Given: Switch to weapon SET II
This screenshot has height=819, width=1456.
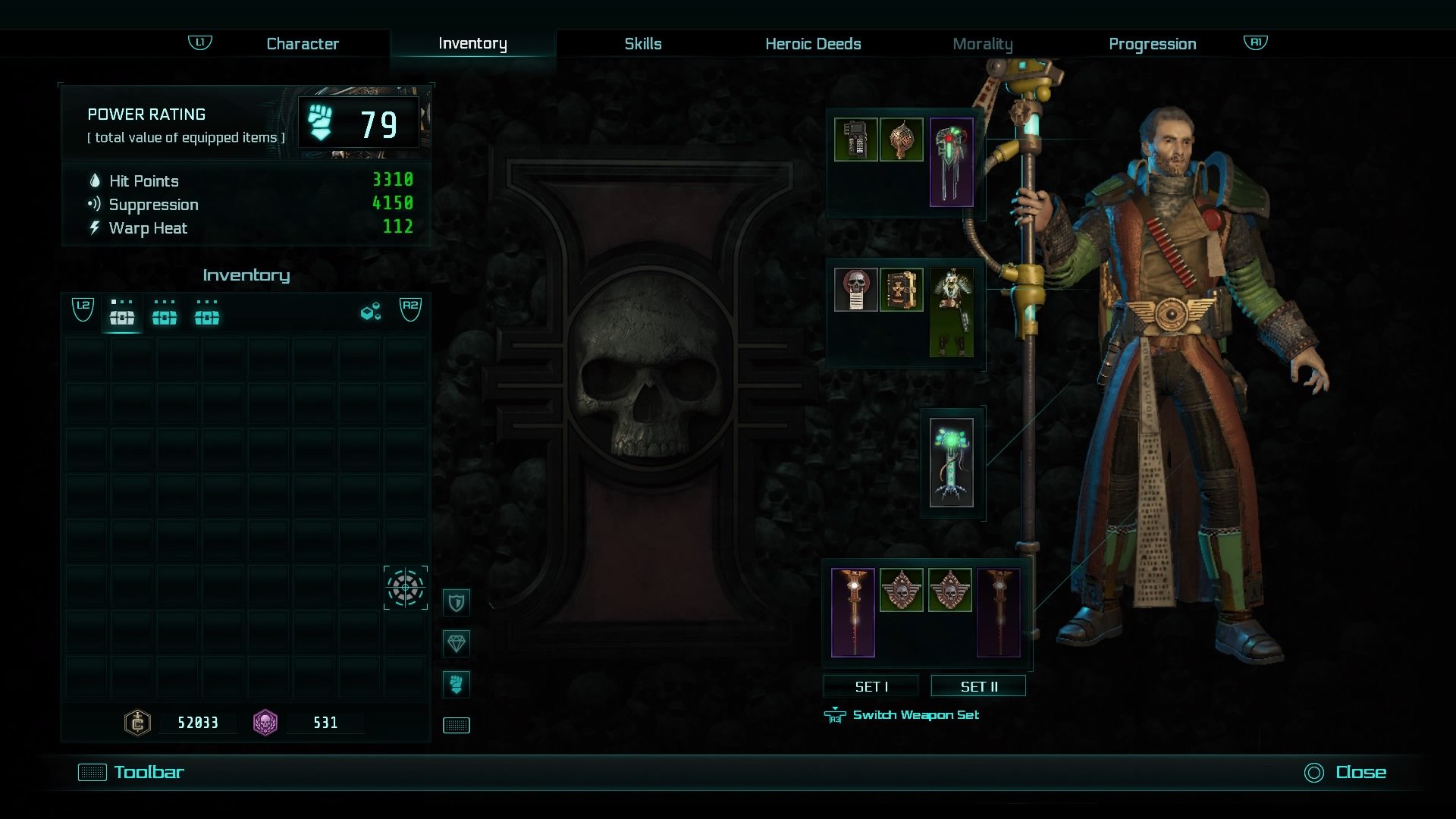Looking at the screenshot, I should (x=978, y=686).
